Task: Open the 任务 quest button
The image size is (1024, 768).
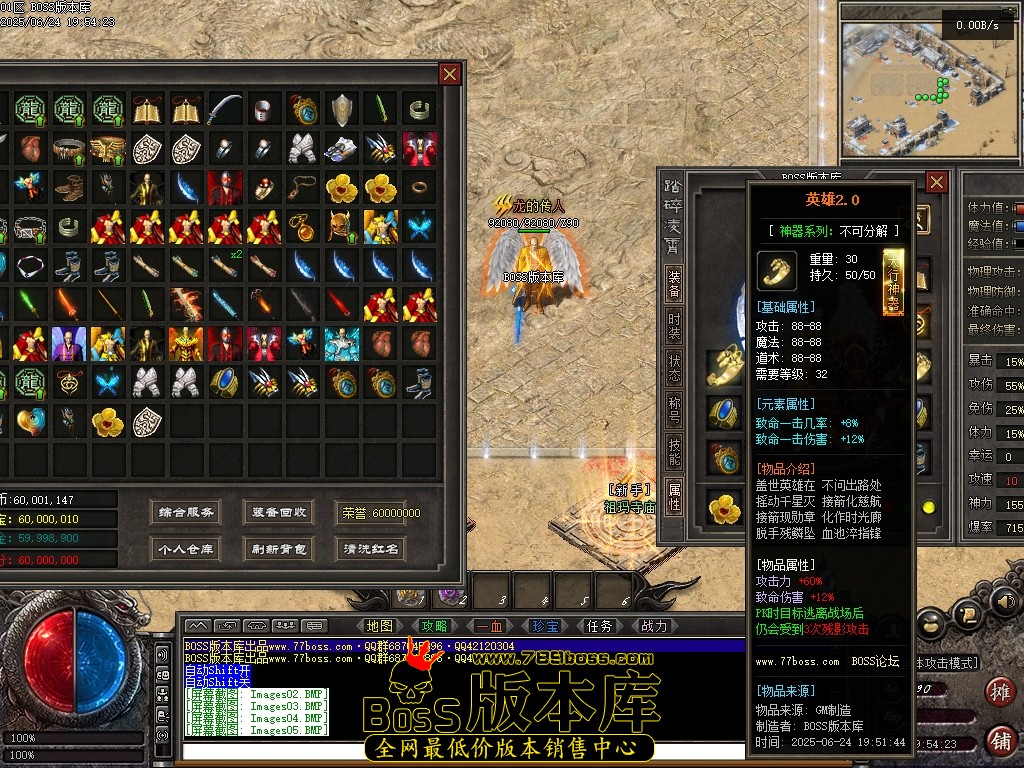Action: pos(600,627)
